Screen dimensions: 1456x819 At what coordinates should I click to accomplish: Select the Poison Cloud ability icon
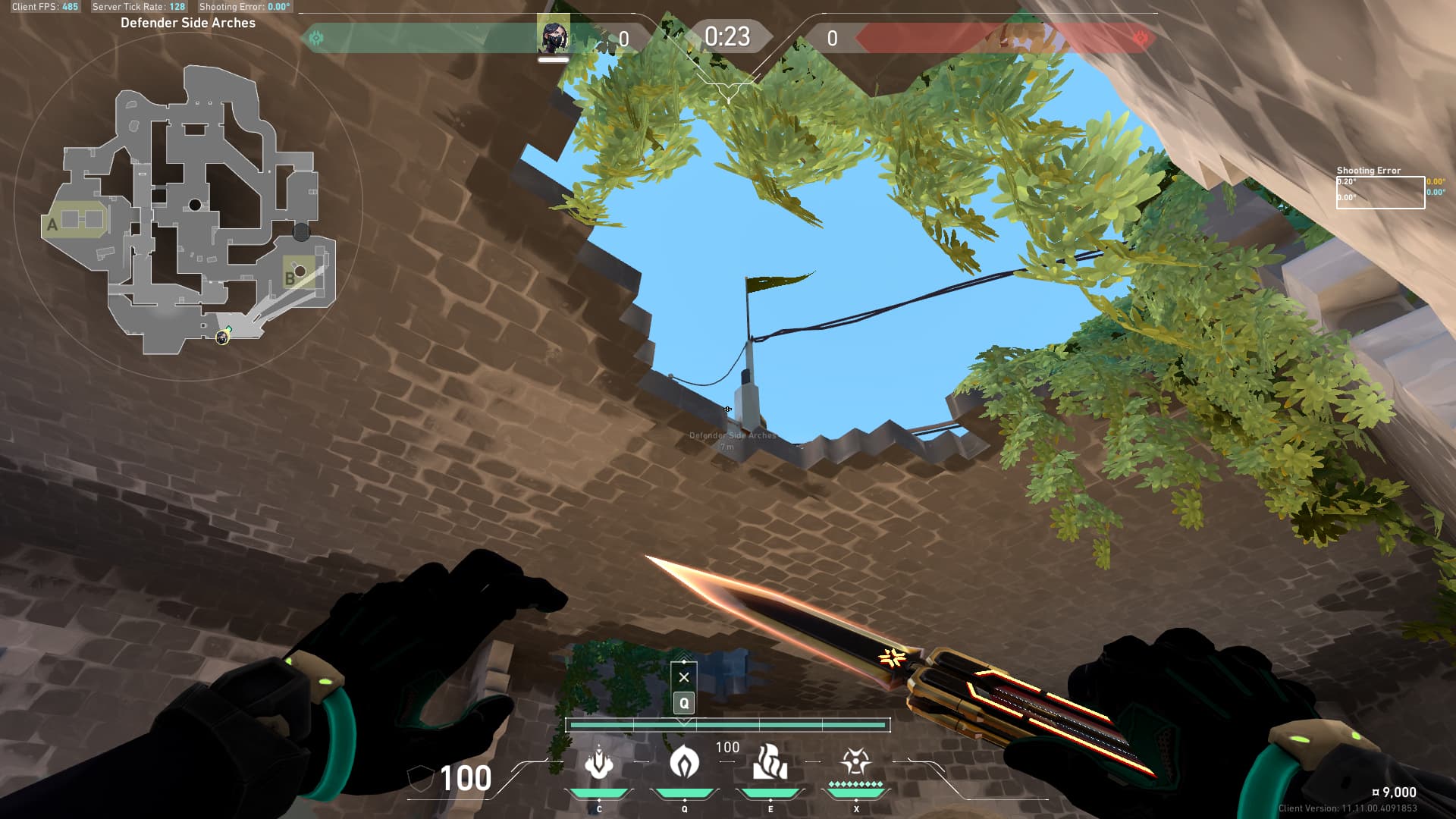(684, 761)
